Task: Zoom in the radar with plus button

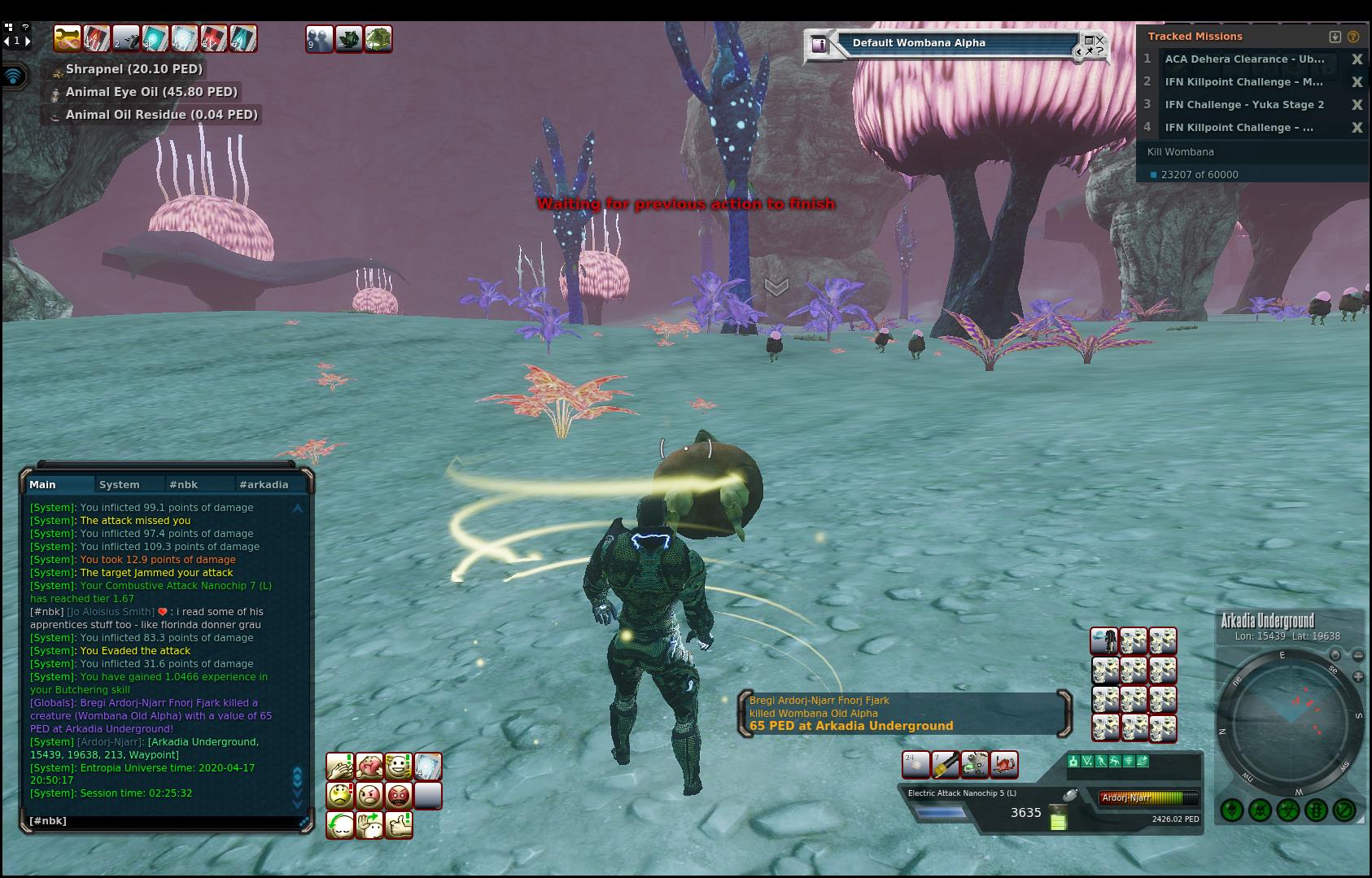Action: point(1358,676)
